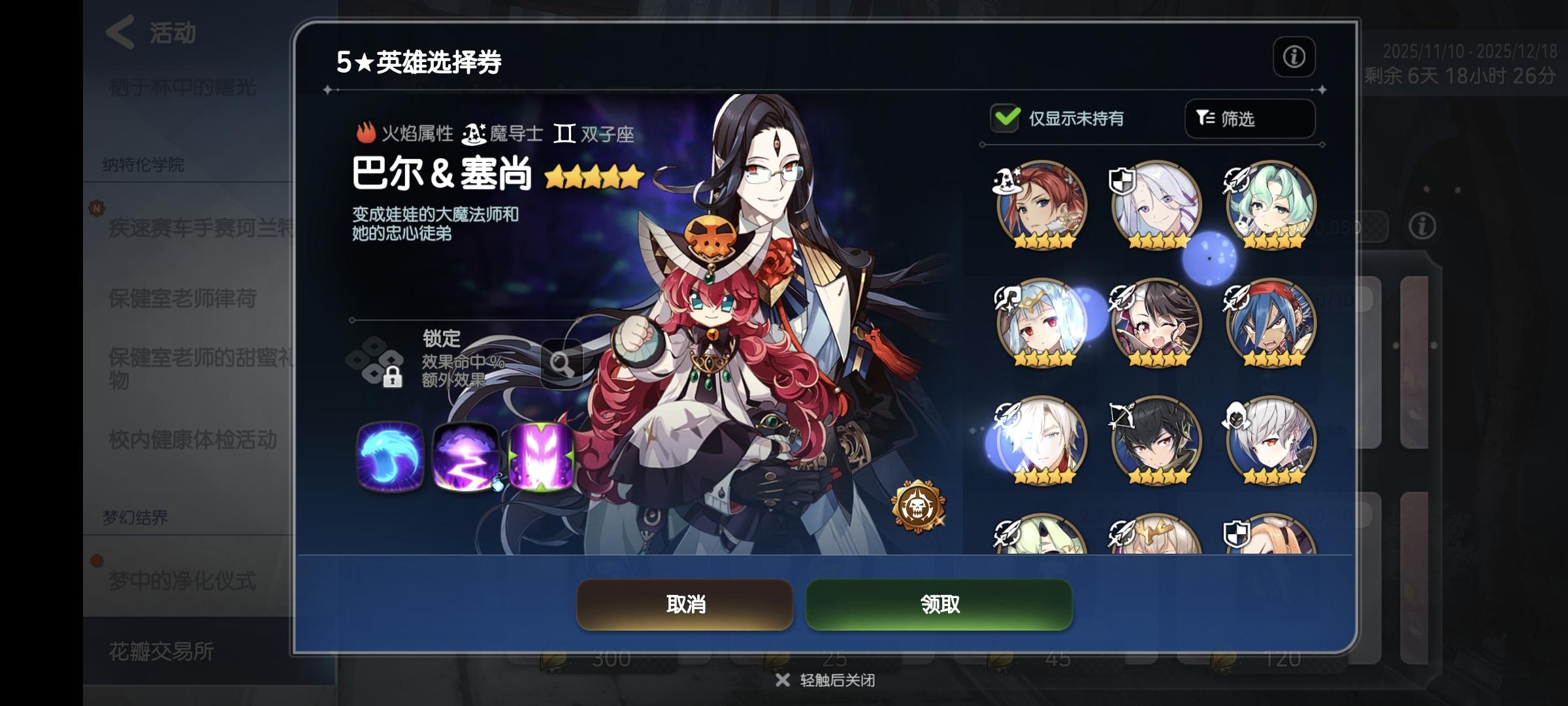This screenshot has width=1568, height=706.
Task: Click the fire attribute icon
Action: pos(366,133)
